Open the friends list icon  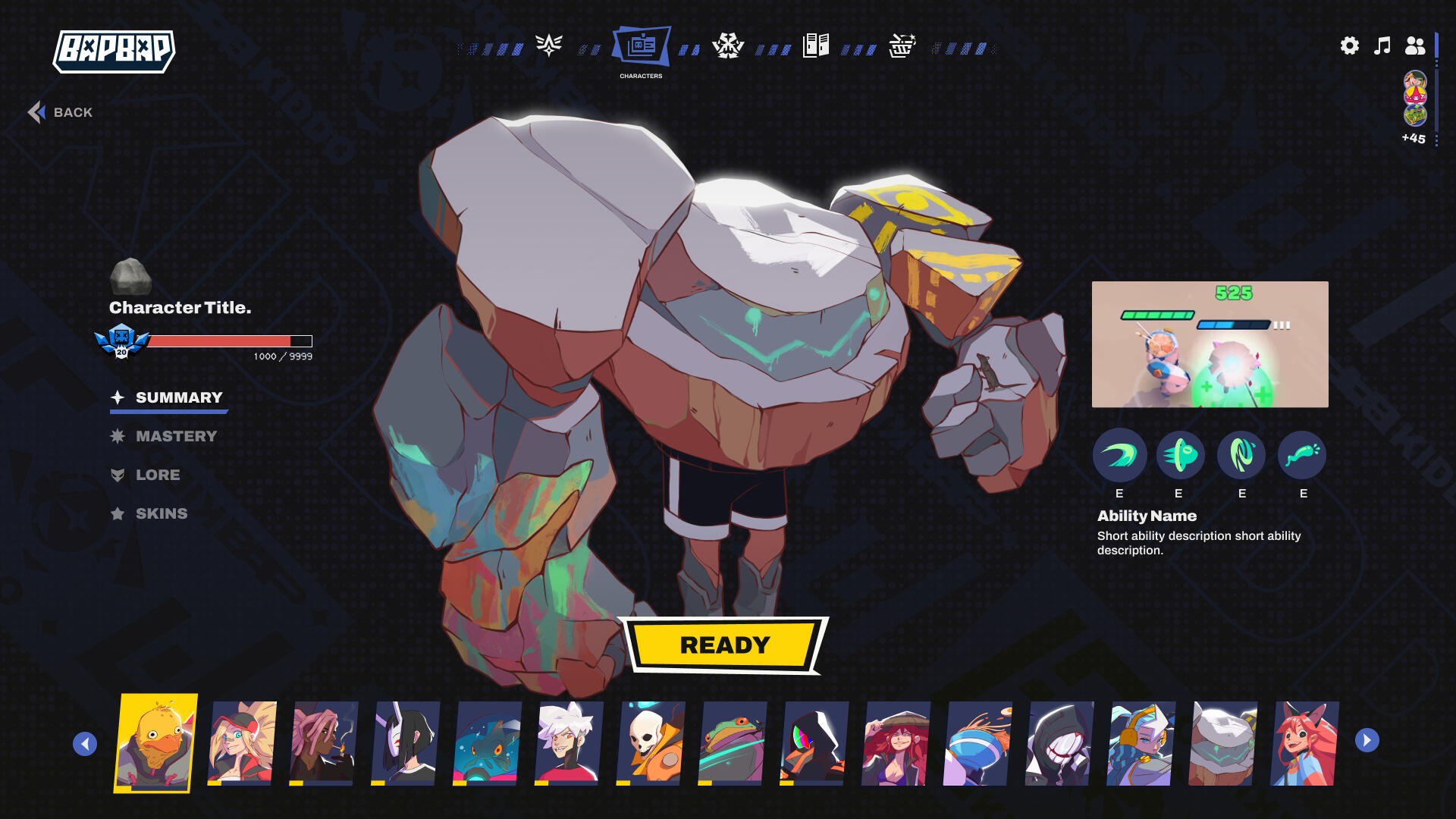coord(1415,46)
